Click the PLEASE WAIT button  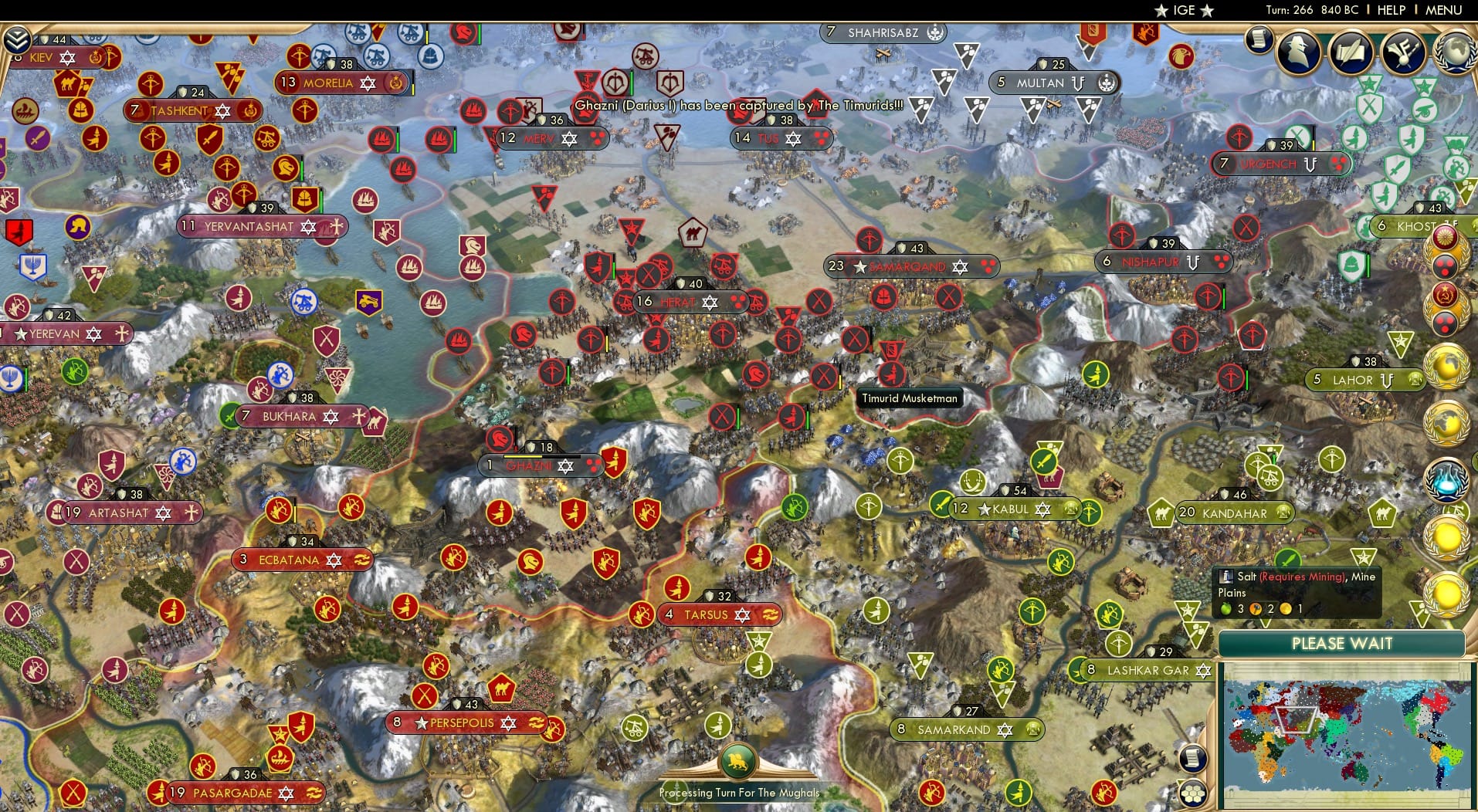1341,643
